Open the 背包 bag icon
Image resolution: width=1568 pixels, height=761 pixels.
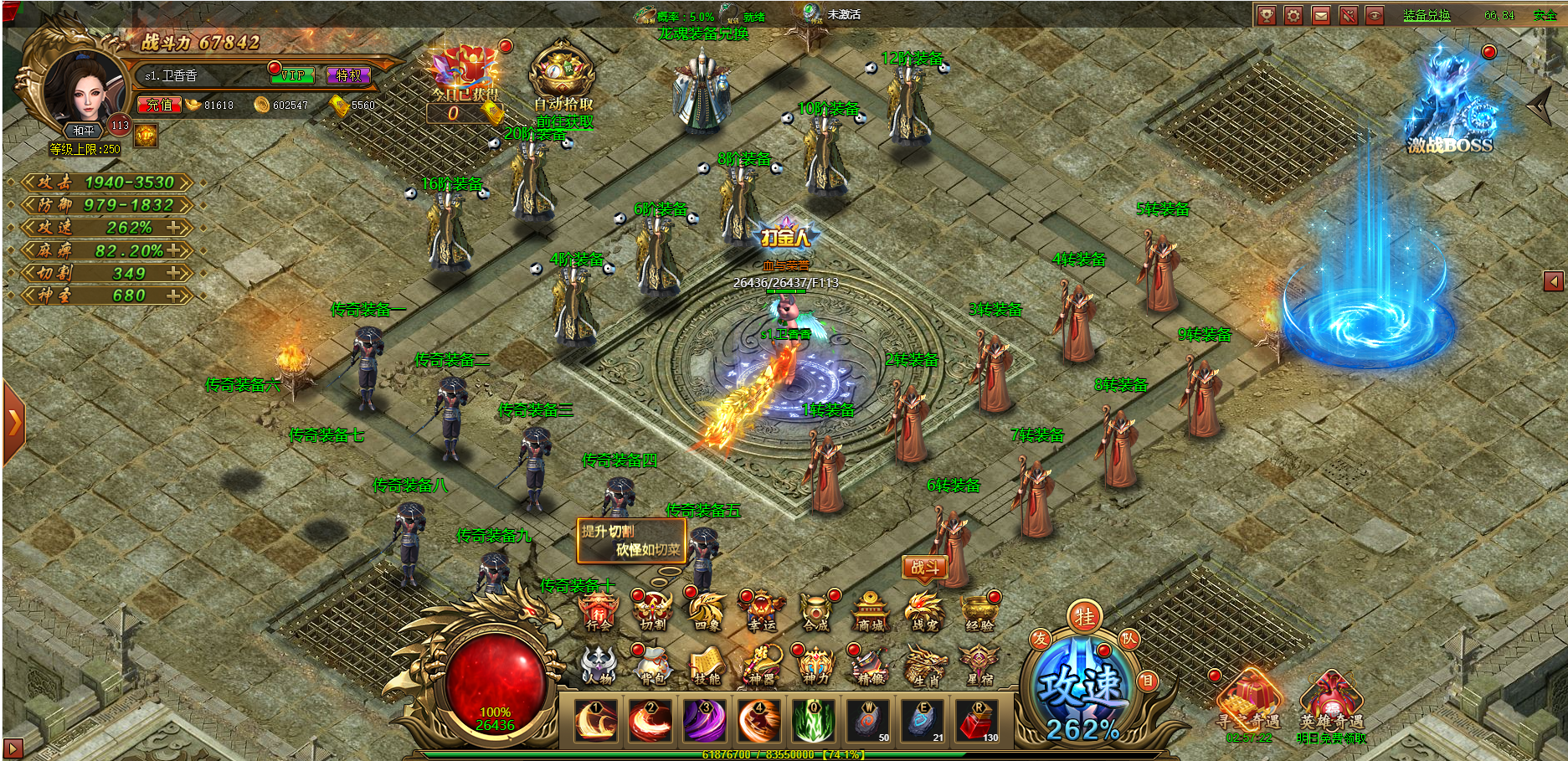point(653,666)
